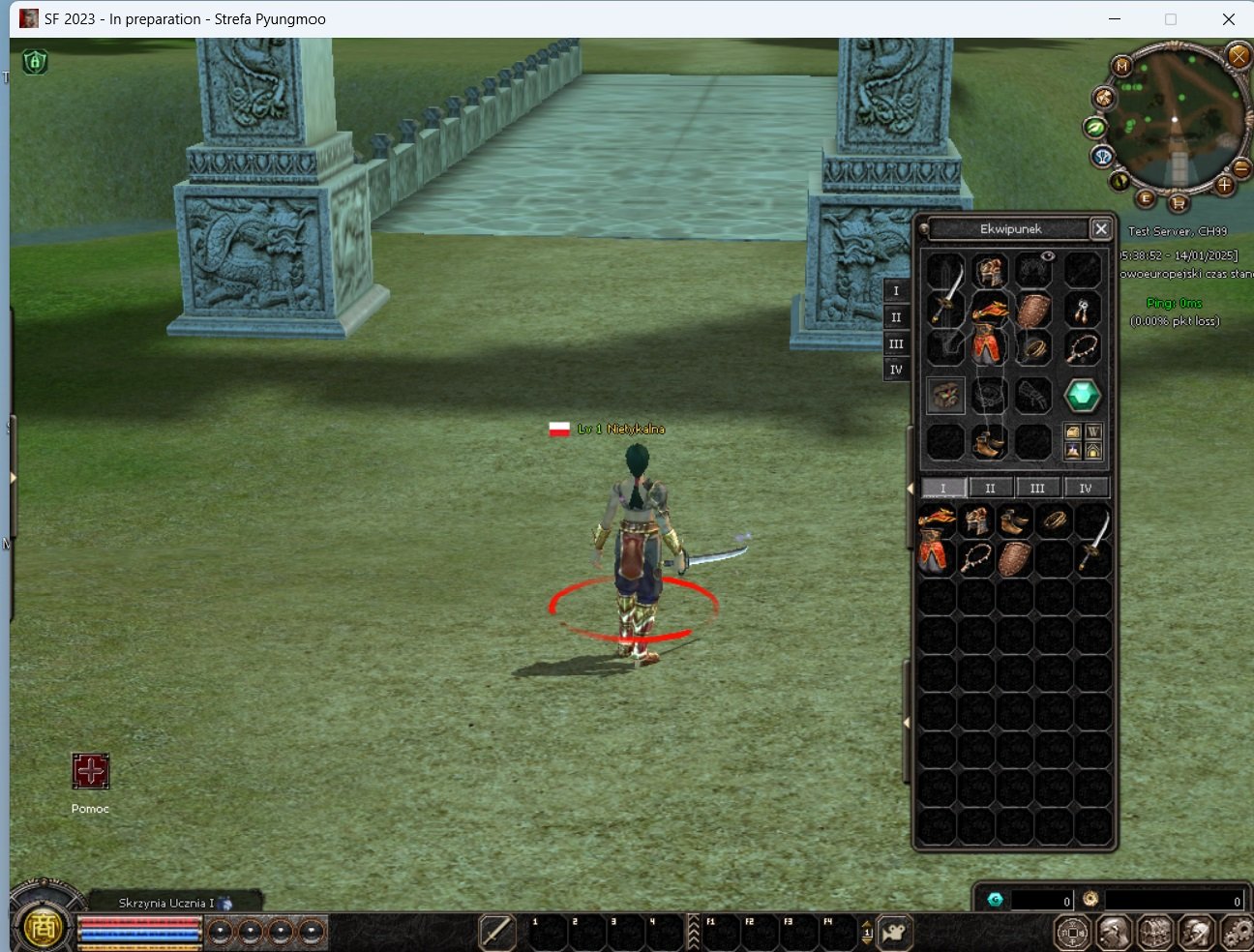This screenshot has height=952, width=1254.
Task: Zoom in the minimap with plus button
Action: click(1224, 185)
